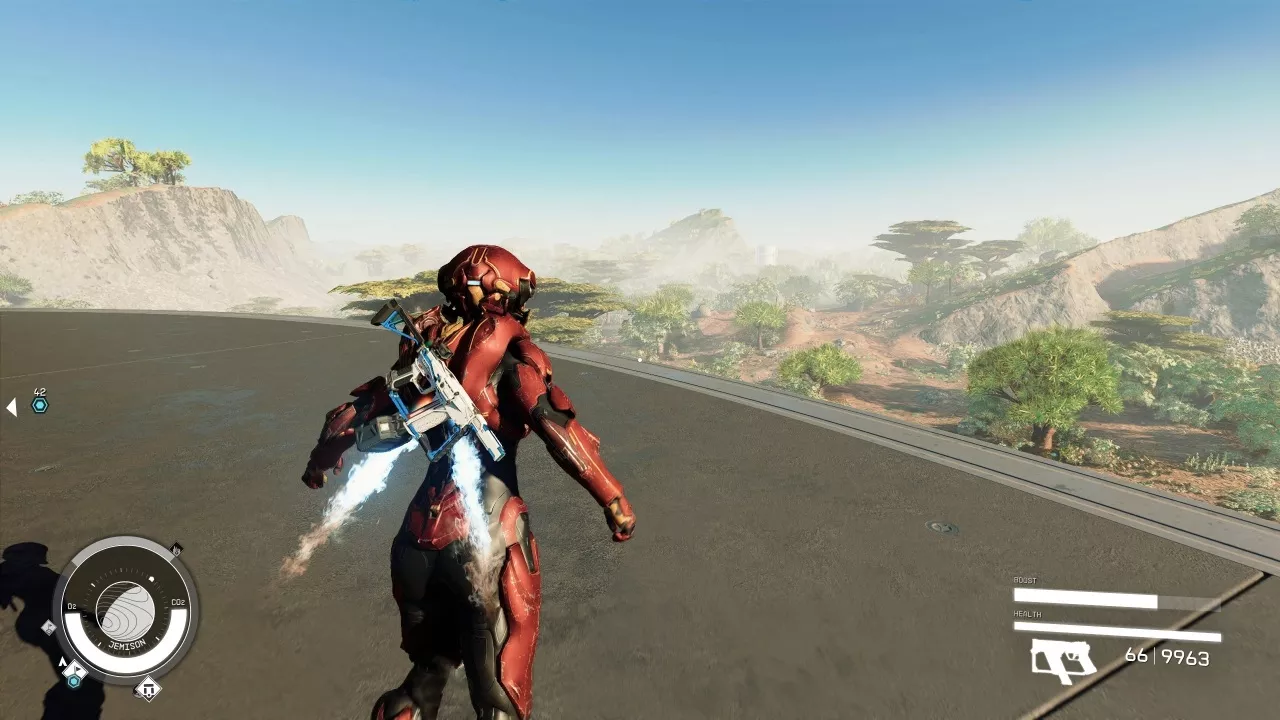This screenshot has width=1280, height=720.
Task: Select the blue hexagon quest marker labeled 42
Action: (40, 405)
